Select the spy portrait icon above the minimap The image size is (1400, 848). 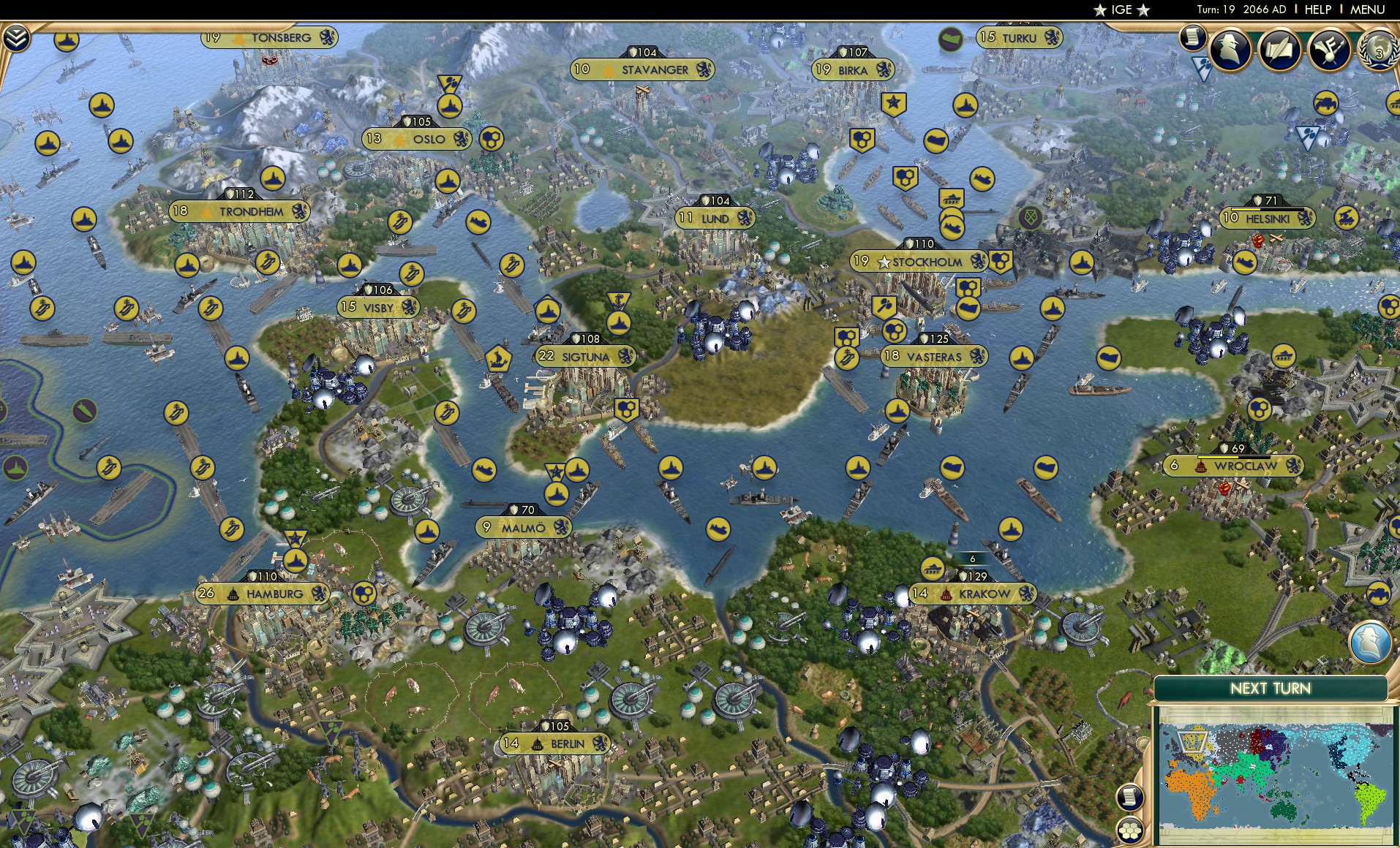click(1370, 641)
